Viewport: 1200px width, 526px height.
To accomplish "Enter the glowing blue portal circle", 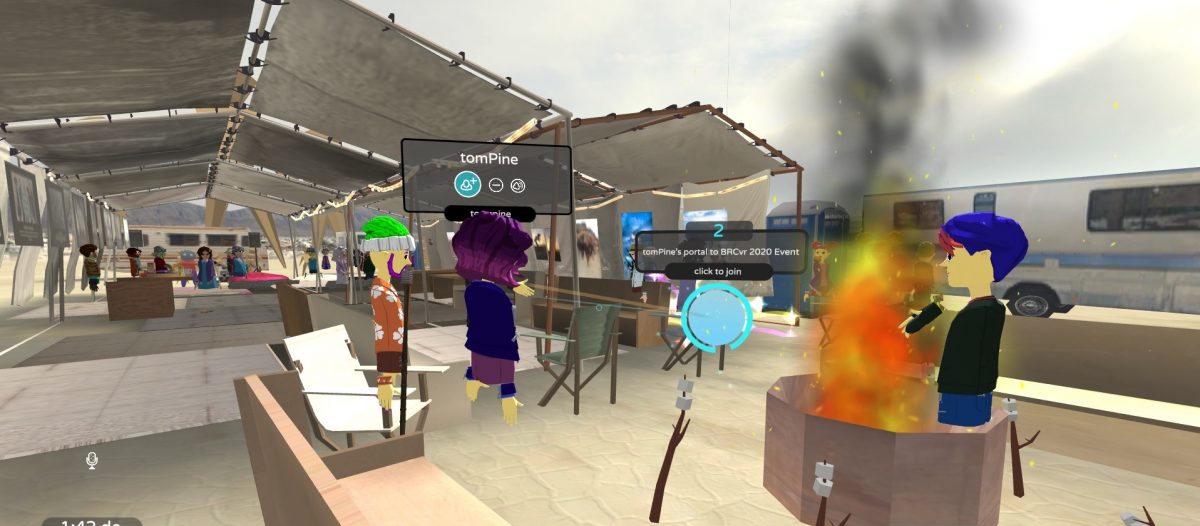I will [715, 317].
